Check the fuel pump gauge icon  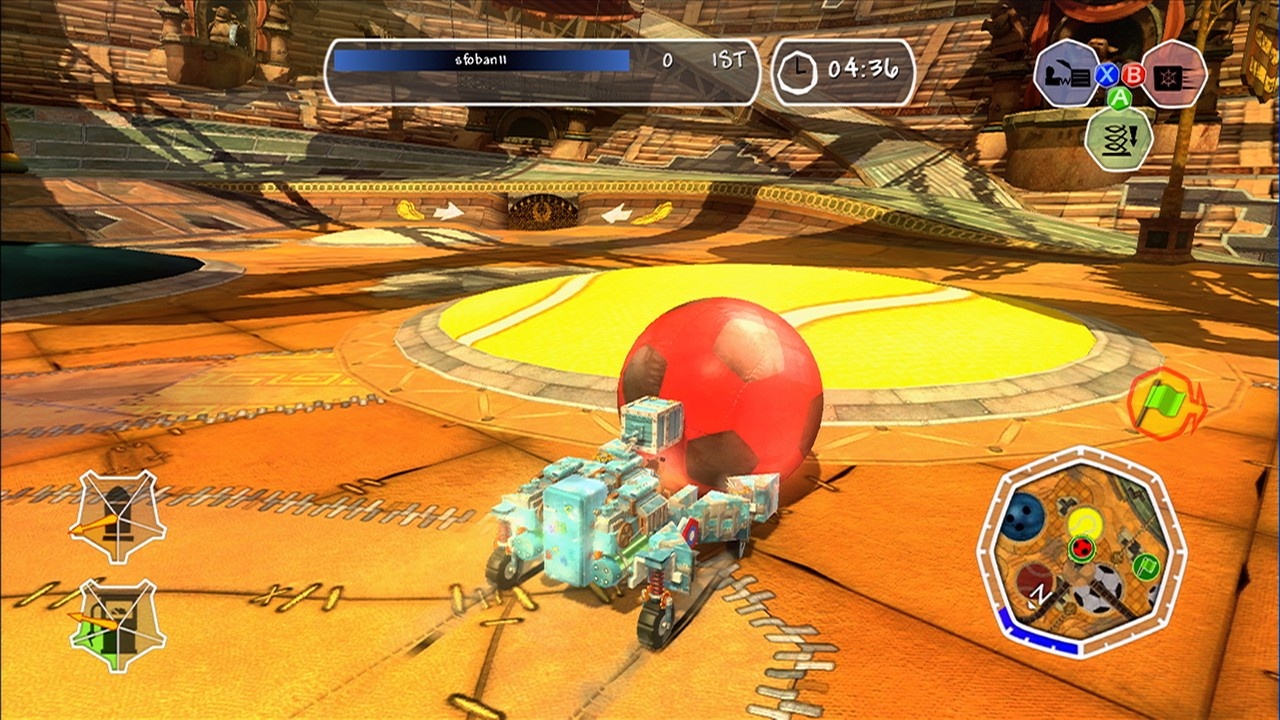(117, 624)
